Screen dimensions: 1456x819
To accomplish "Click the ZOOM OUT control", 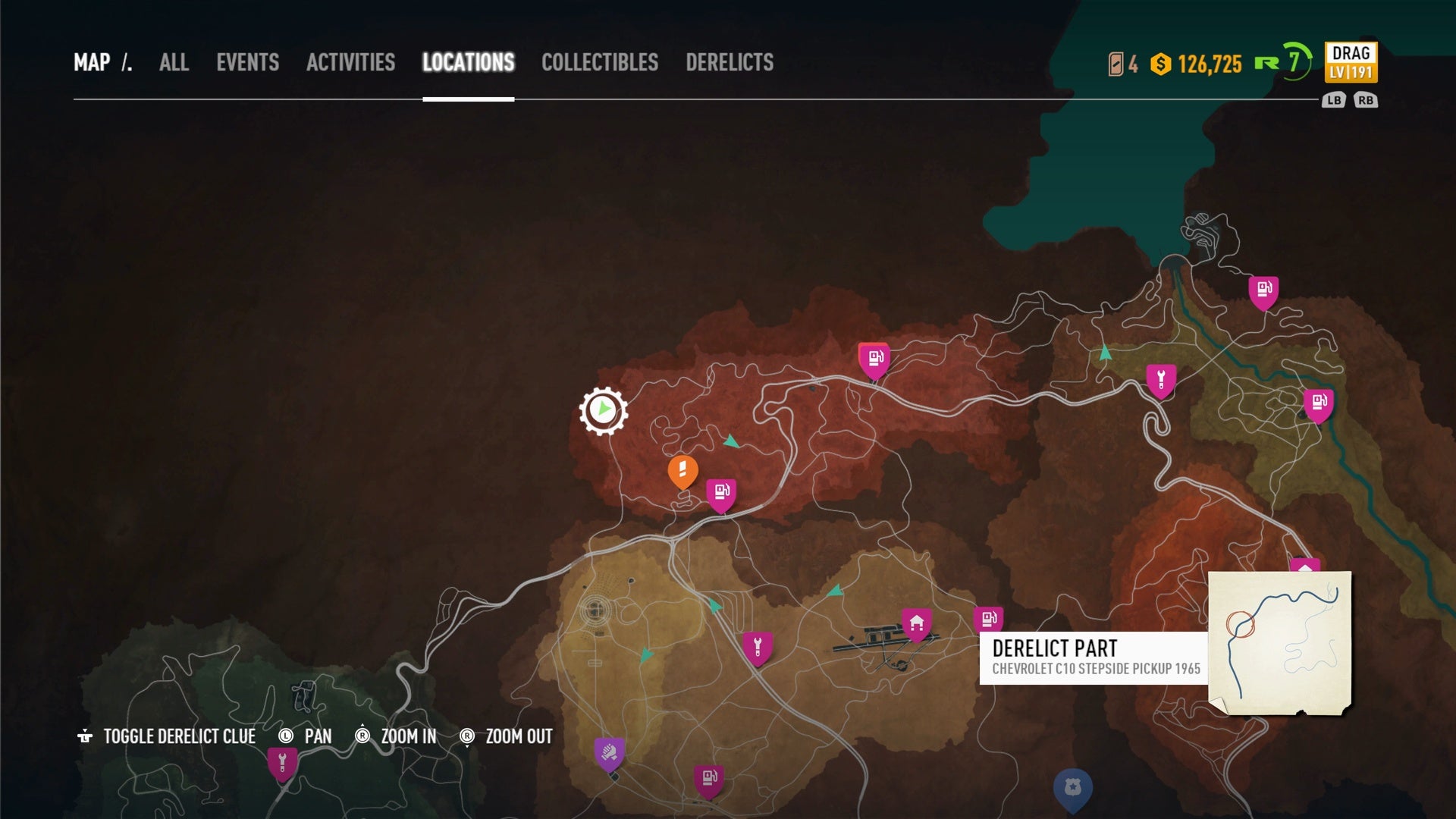I will (516, 736).
